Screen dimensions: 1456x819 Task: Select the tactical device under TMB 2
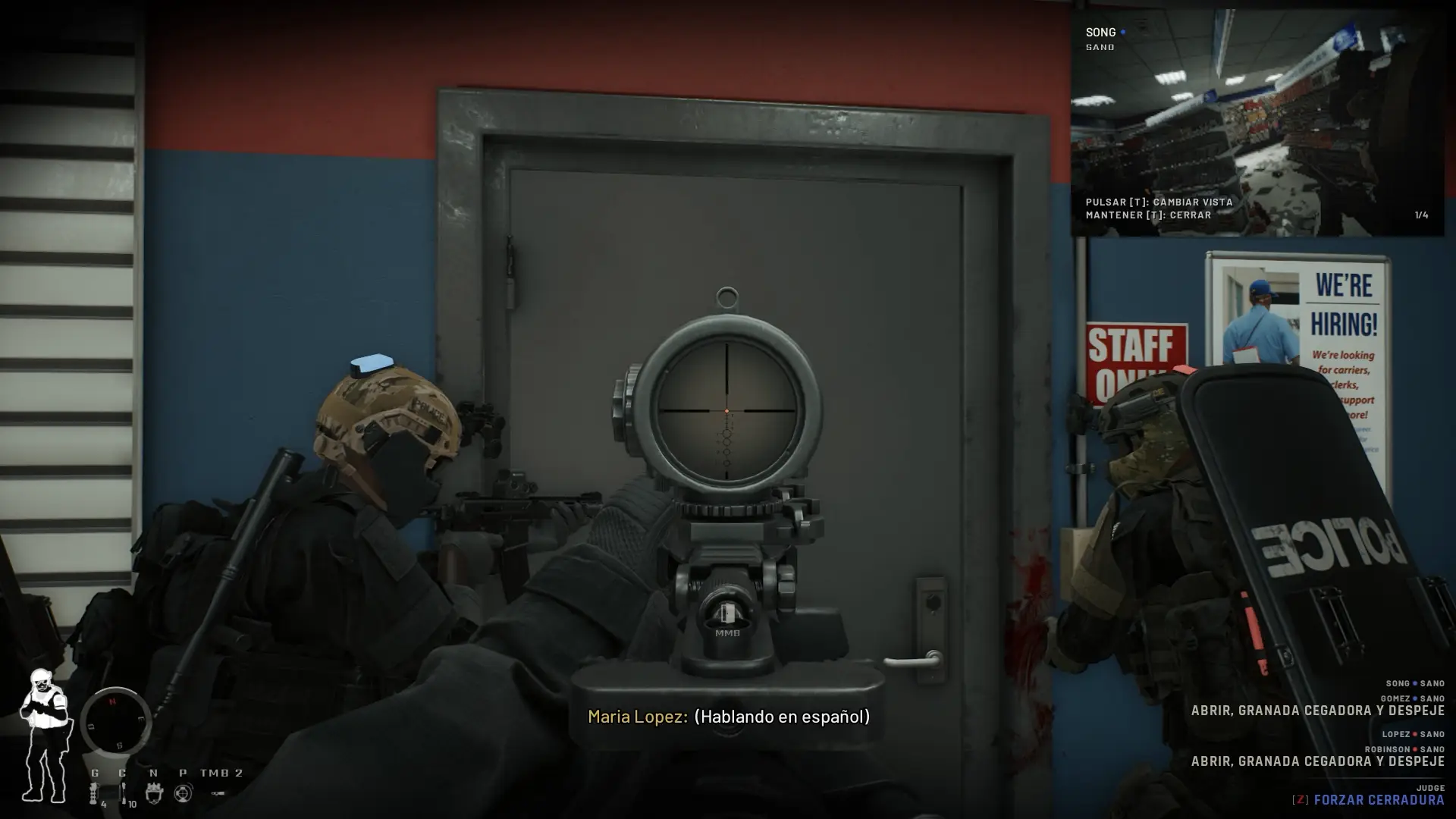[x=218, y=793]
